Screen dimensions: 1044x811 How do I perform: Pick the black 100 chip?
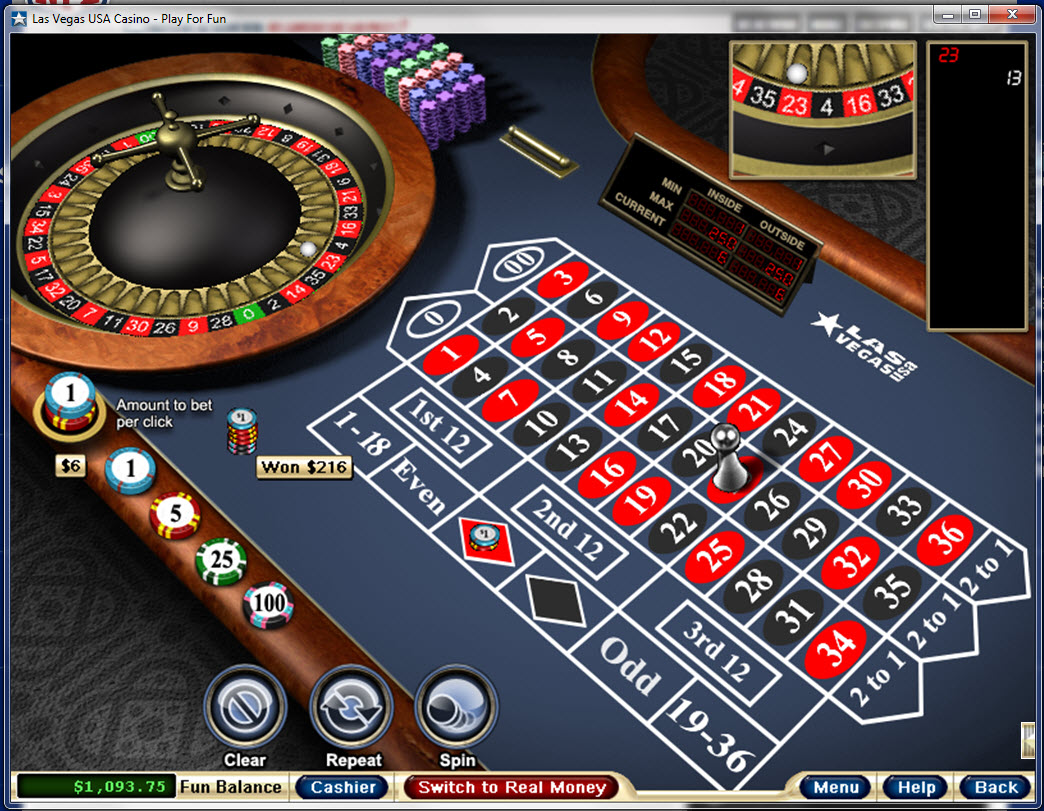[x=268, y=605]
